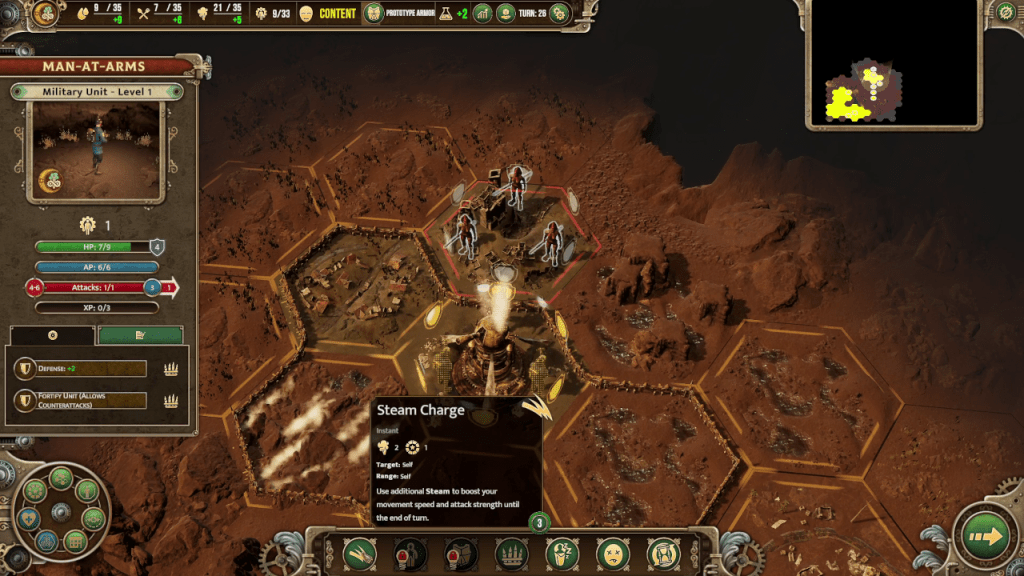Click the center knob of the wheel

60,511
